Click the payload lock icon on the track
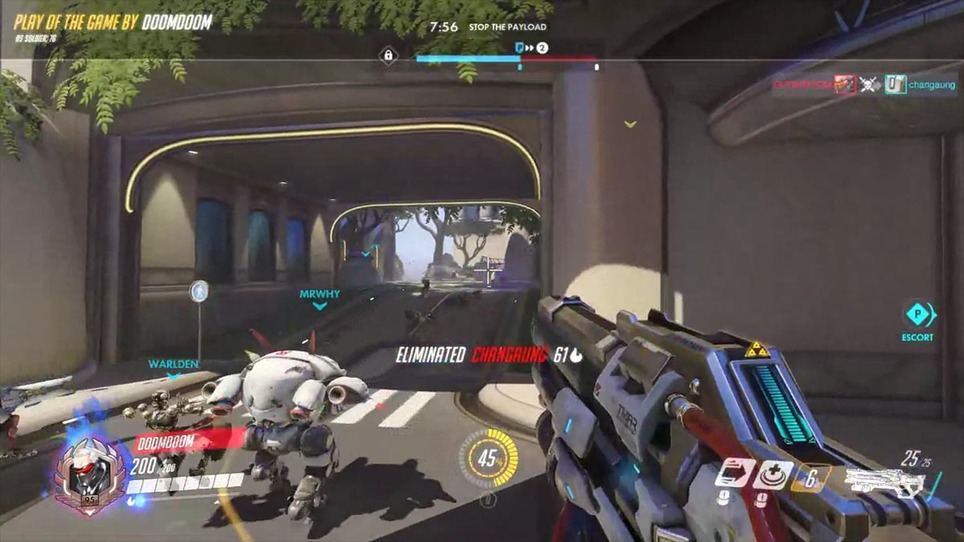This screenshot has height=542, width=964. (388, 56)
